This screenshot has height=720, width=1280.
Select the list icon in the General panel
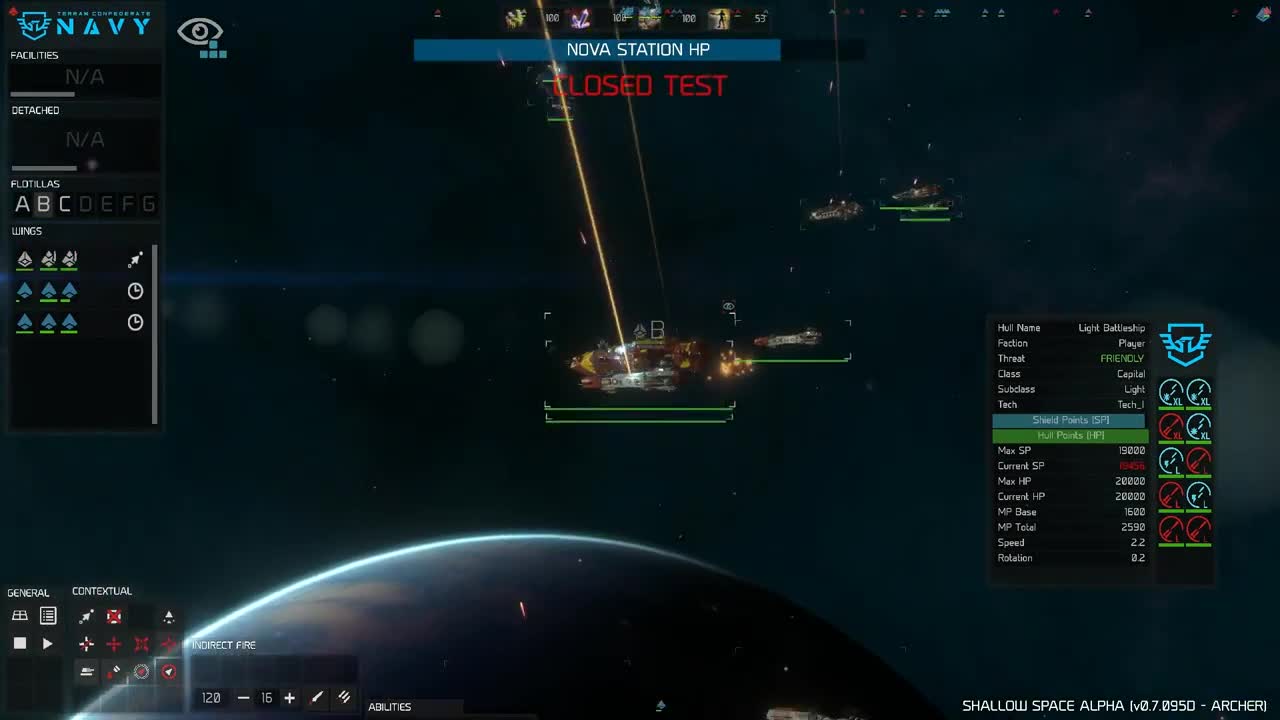(47, 615)
